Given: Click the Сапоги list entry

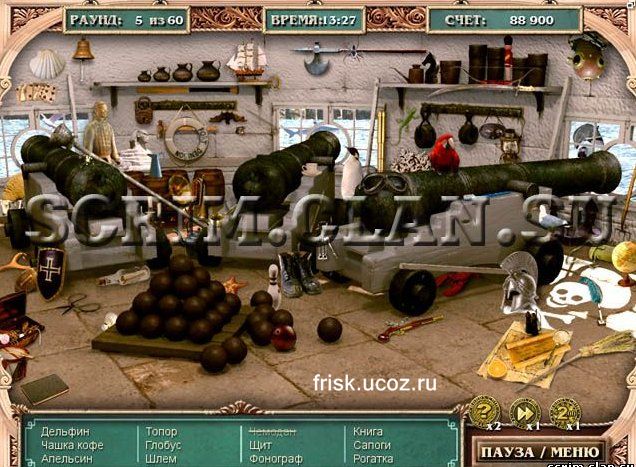Looking at the screenshot, I should [372, 445].
